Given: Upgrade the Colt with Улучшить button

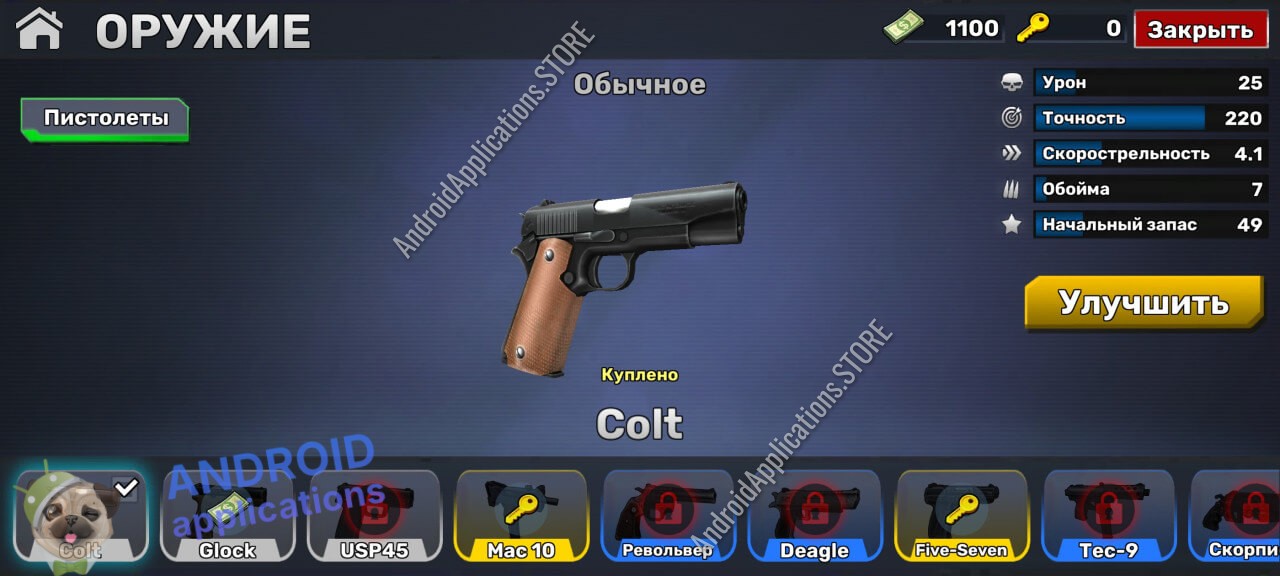Looking at the screenshot, I should (1143, 302).
